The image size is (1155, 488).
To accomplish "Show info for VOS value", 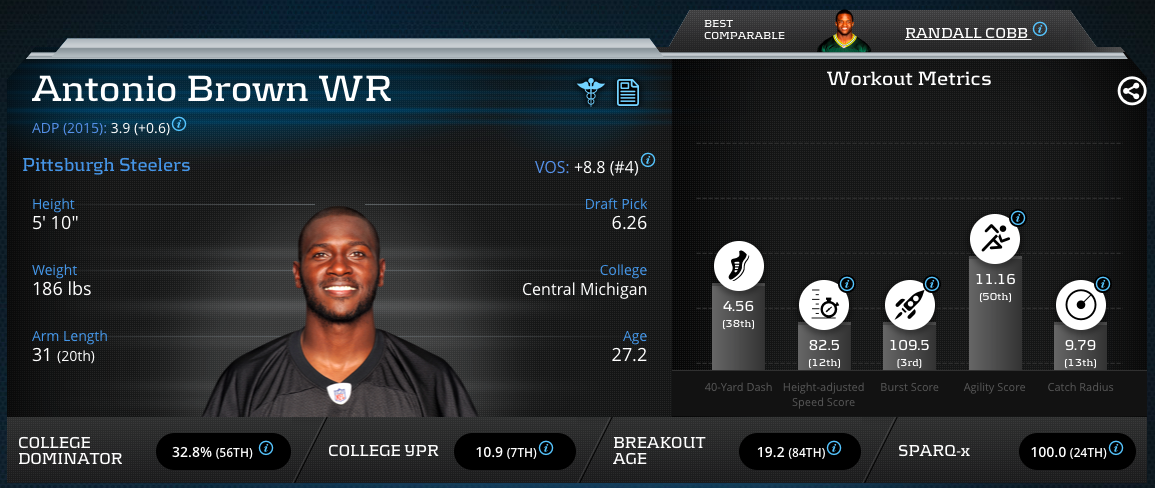I will click(x=648, y=160).
